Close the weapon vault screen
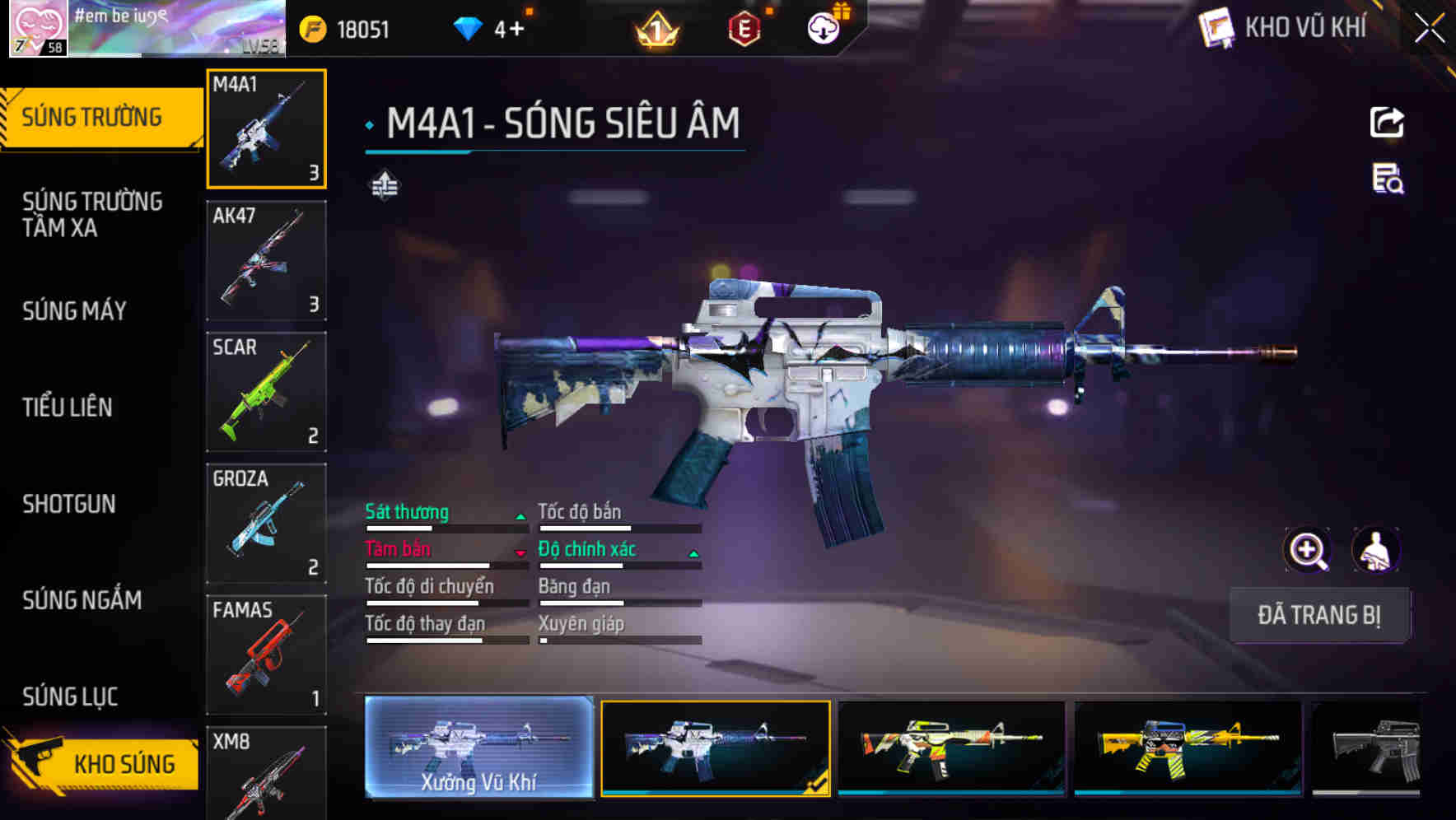Screen dimensions: 1456x820 coord(1430,29)
